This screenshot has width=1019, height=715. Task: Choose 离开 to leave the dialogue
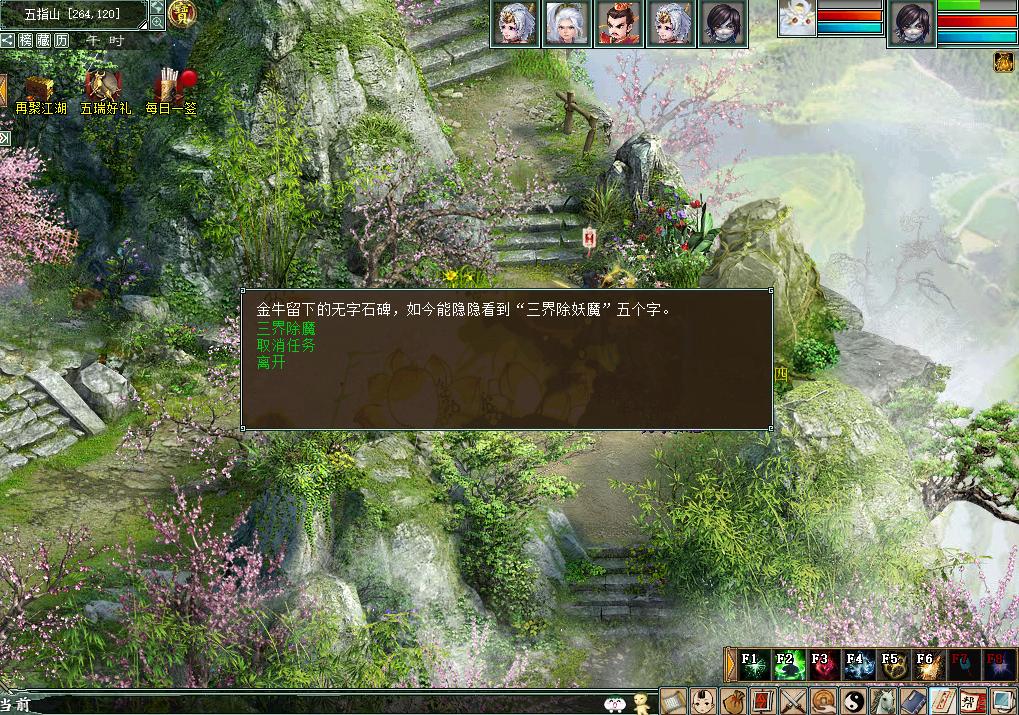pyautogui.click(x=271, y=362)
